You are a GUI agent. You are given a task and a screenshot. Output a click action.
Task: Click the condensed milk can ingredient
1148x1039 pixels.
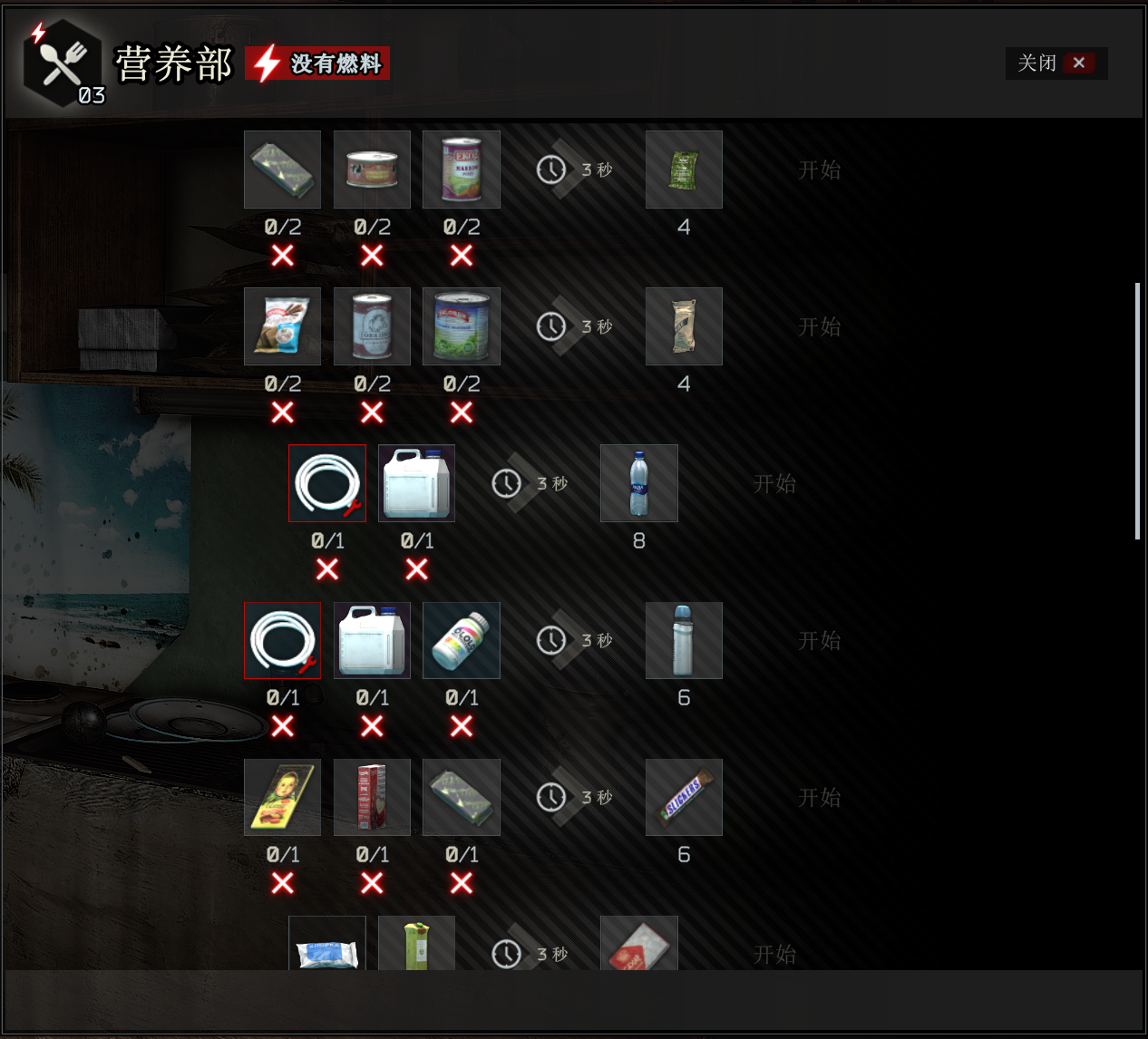click(372, 326)
